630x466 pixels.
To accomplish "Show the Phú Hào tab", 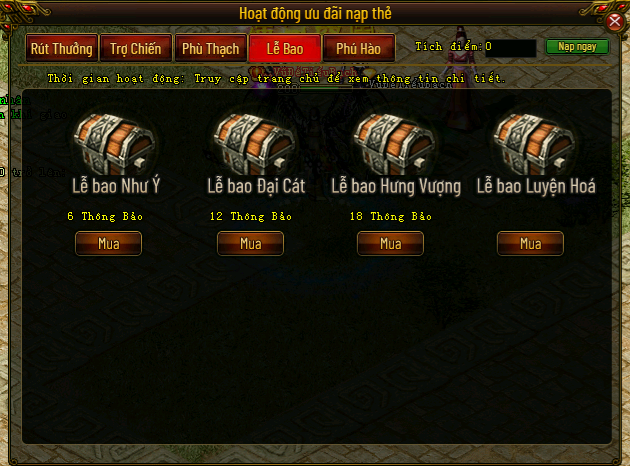I will tap(358, 48).
